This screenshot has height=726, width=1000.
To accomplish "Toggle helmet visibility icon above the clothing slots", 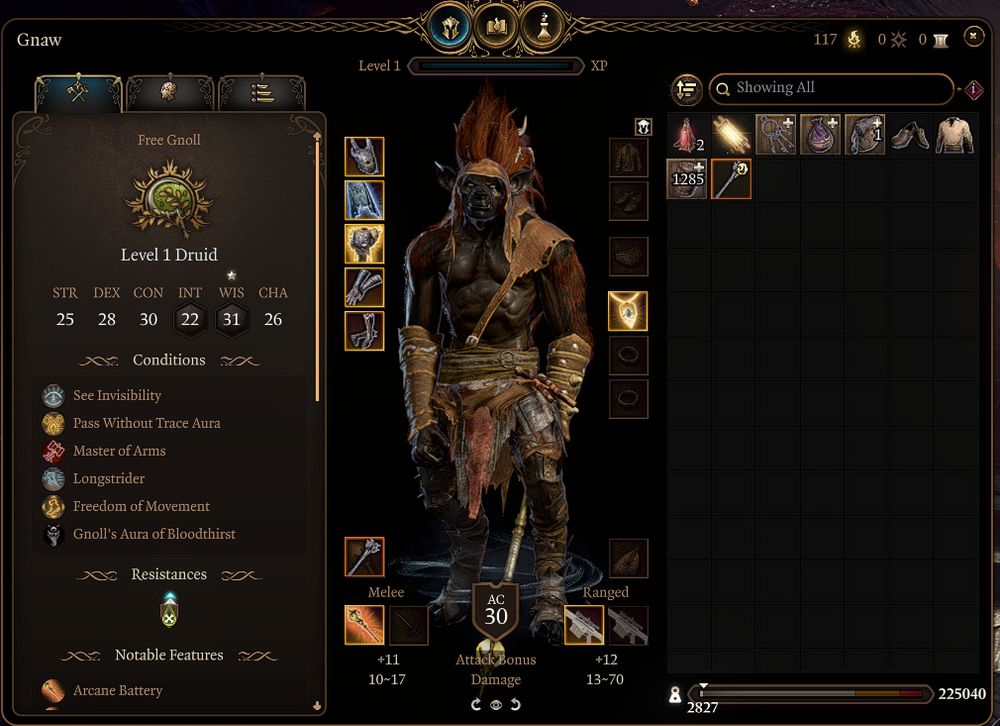I will [643, 127].
